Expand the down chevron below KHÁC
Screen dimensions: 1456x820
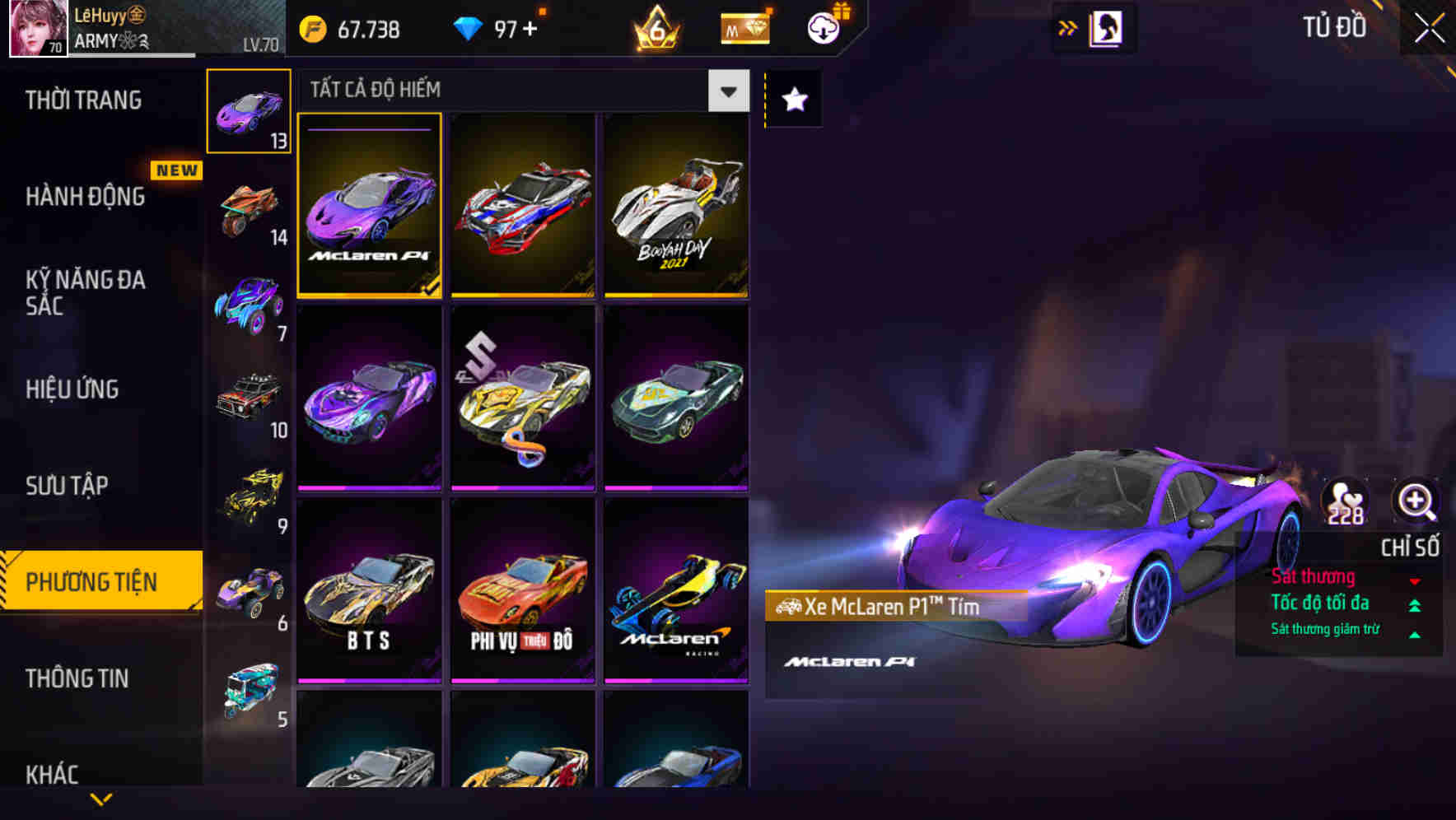click(x=100, y=800)
